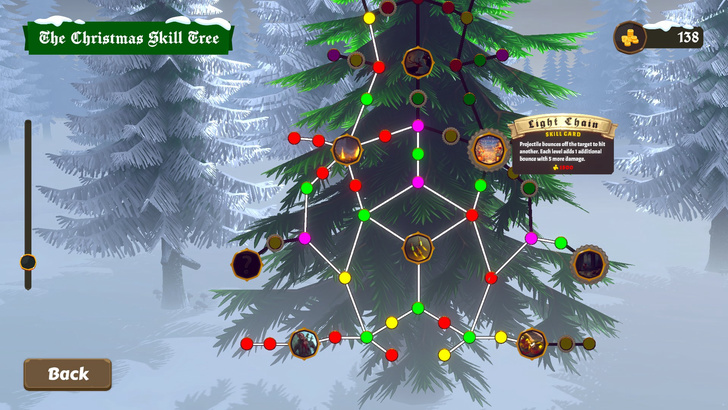The height and width of the screenshot is (410, 728).
Task: Go back using the Back button
Action: coord(67,374)
